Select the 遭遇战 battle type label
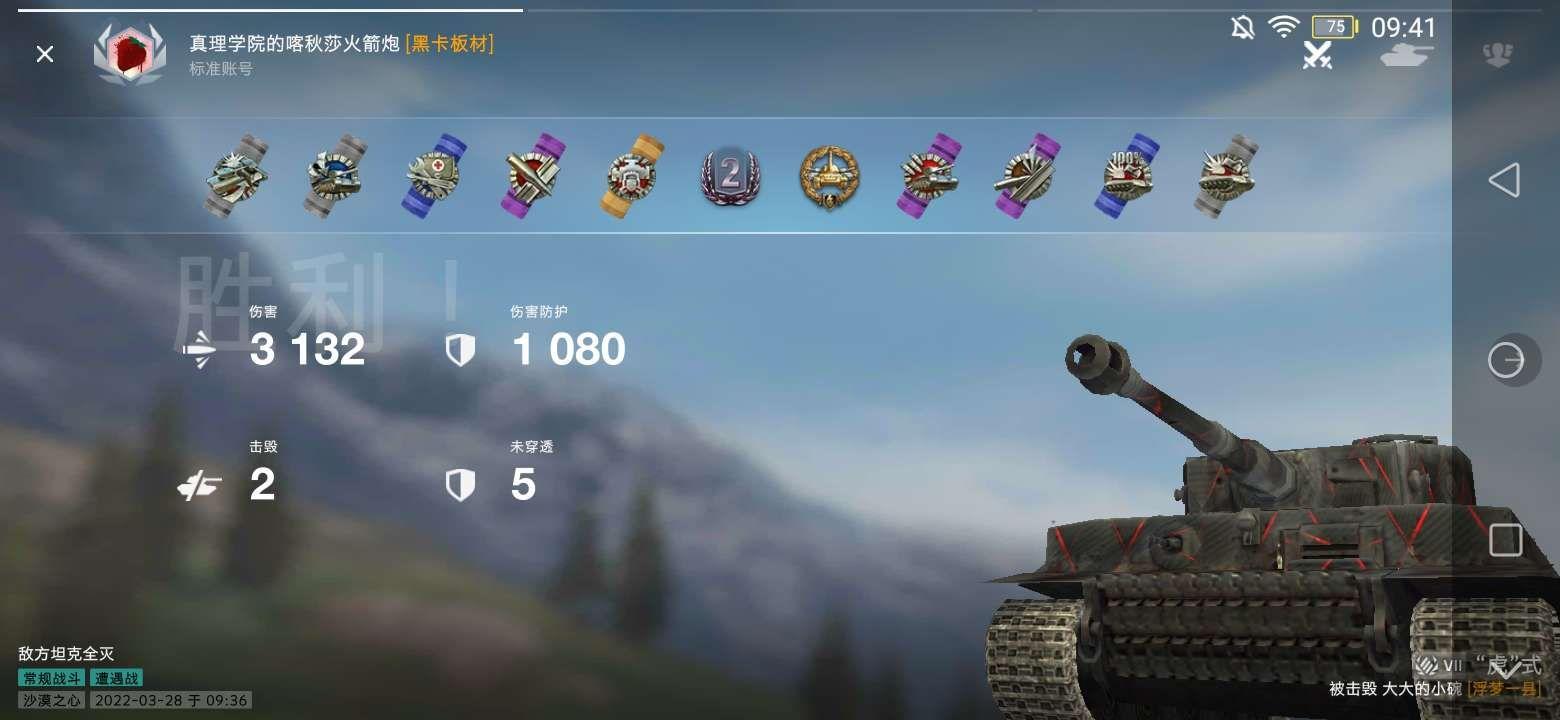 (x=117, y=677)
